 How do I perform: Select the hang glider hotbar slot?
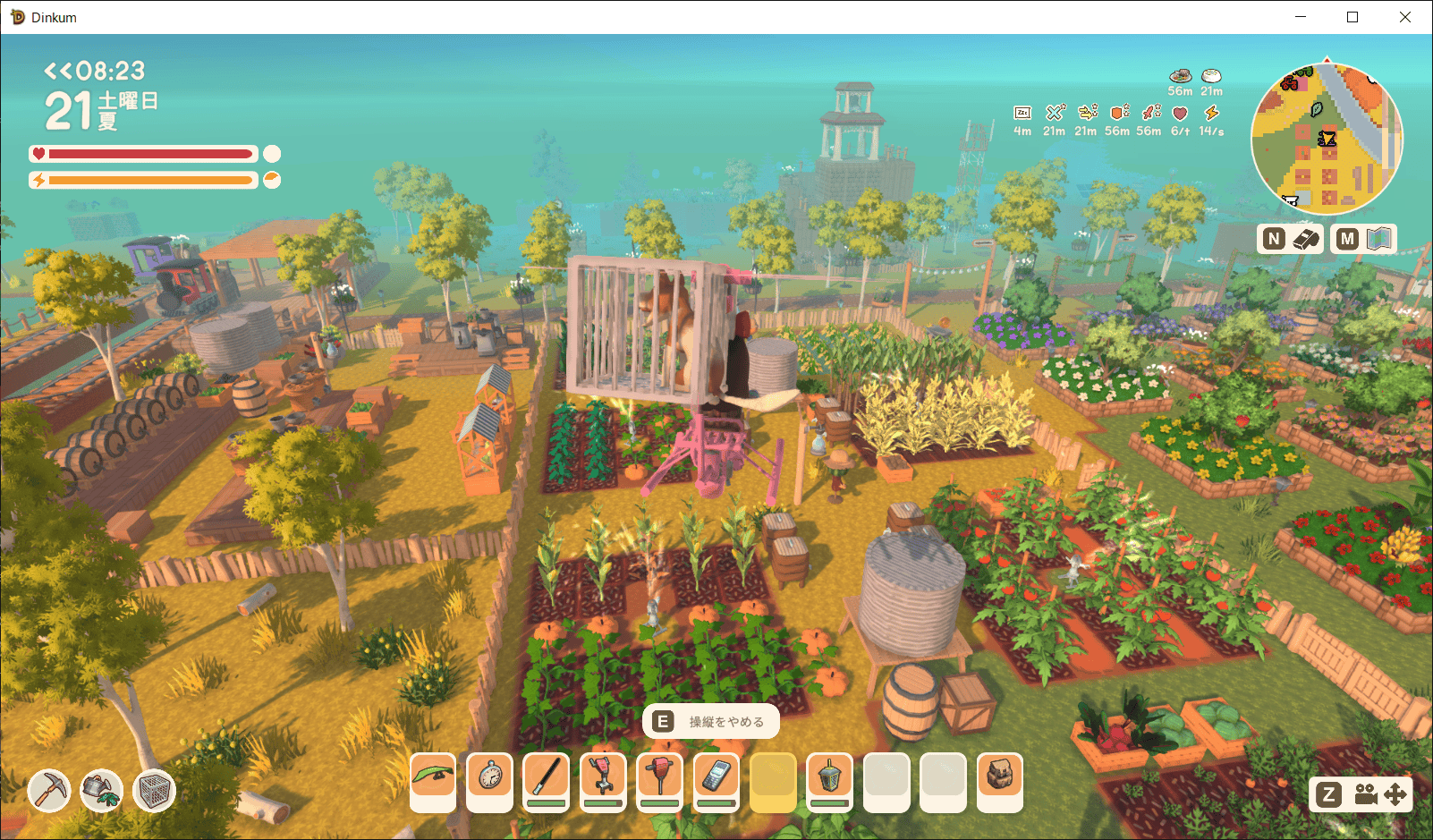point(433,776)
